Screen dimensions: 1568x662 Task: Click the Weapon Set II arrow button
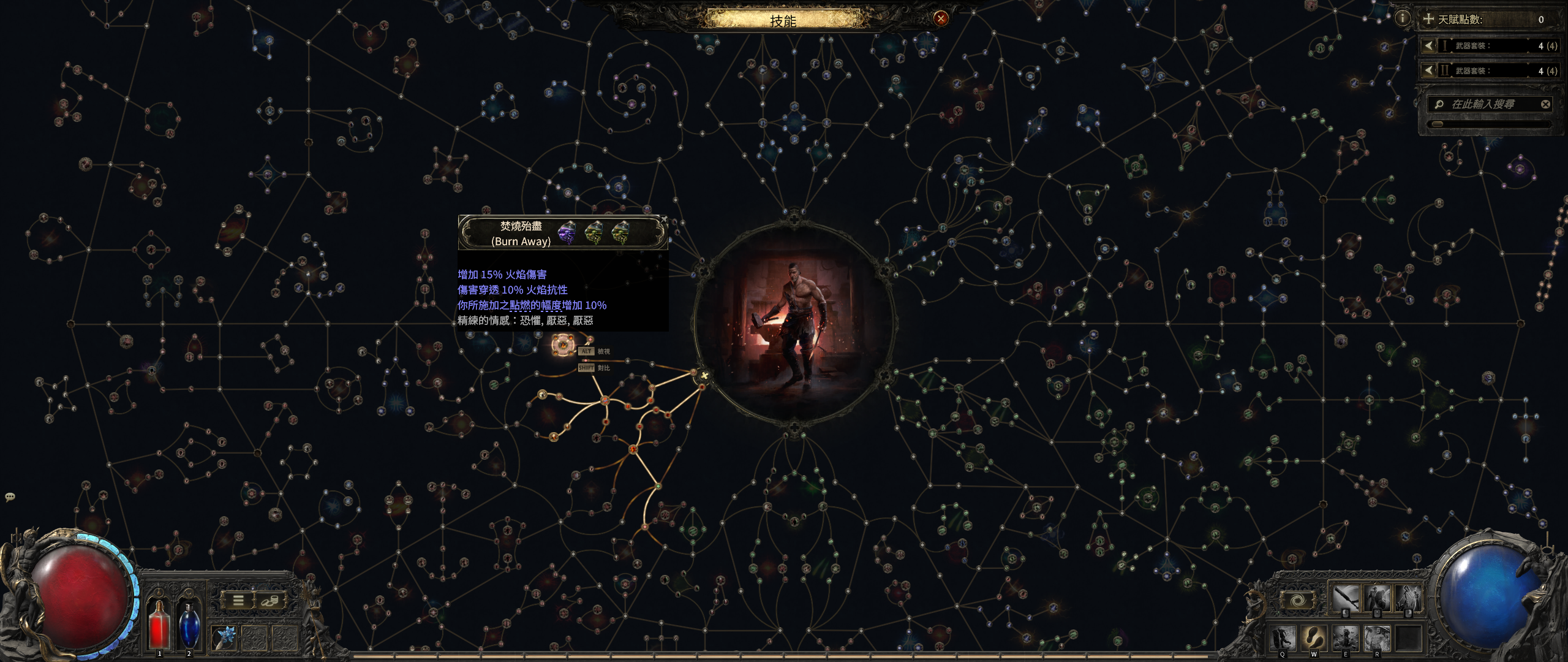click(x=1429, y=70)
